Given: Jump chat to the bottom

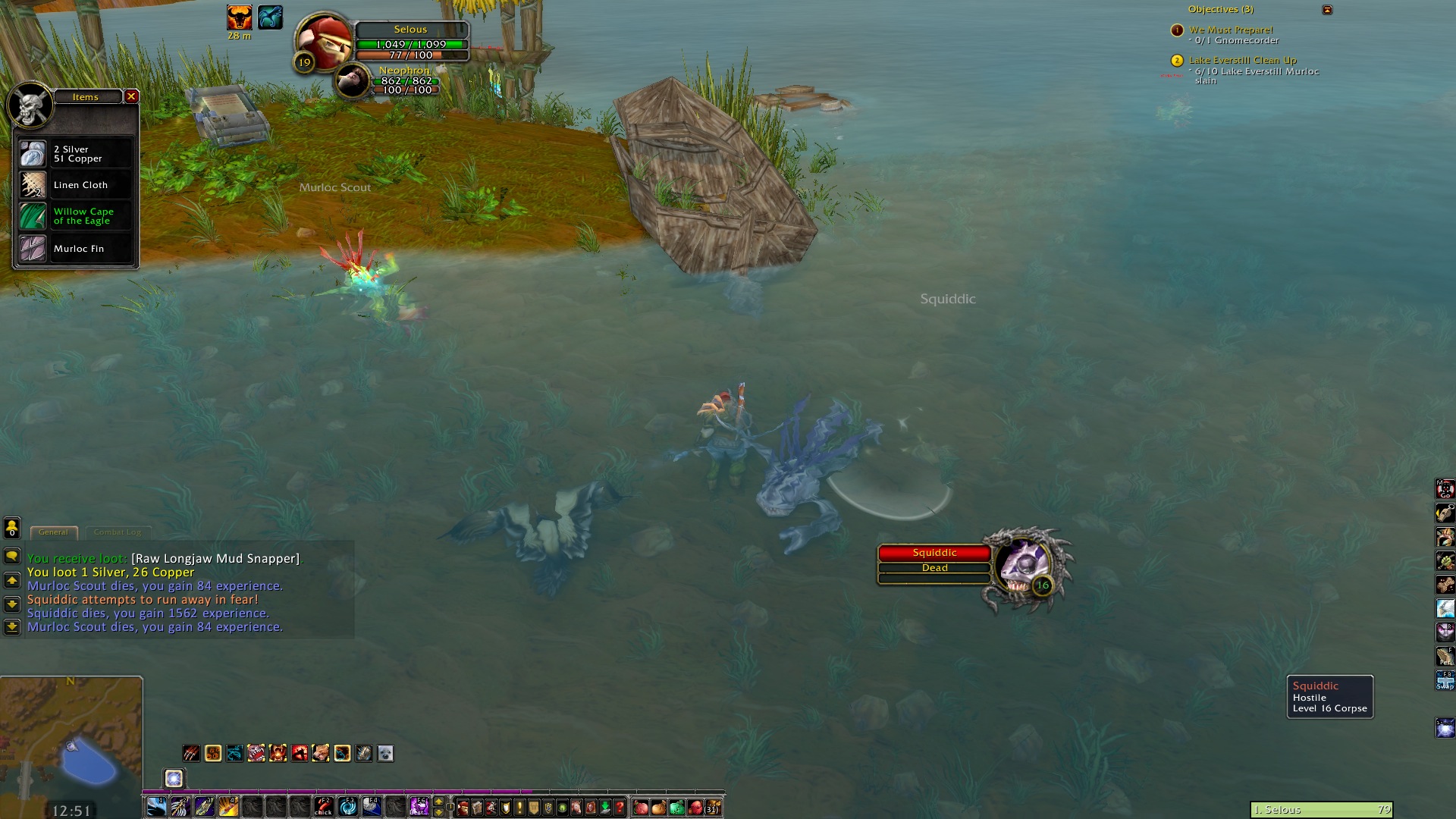Looking at the screenshot, I should point(12,627).
